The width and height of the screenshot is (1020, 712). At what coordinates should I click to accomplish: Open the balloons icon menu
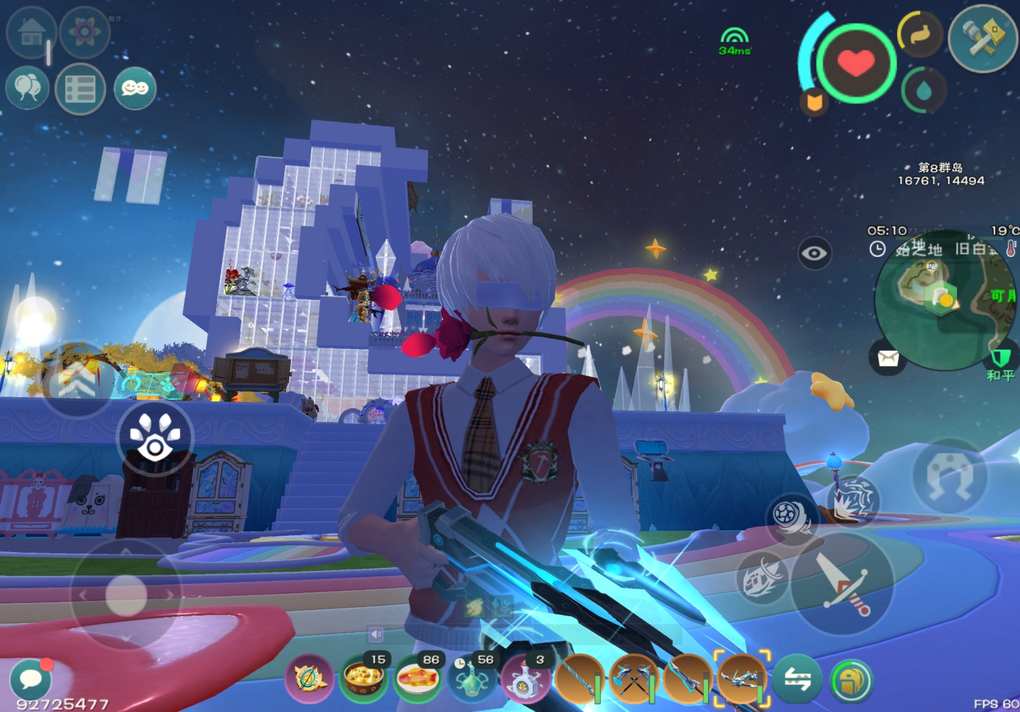(27, 89)
